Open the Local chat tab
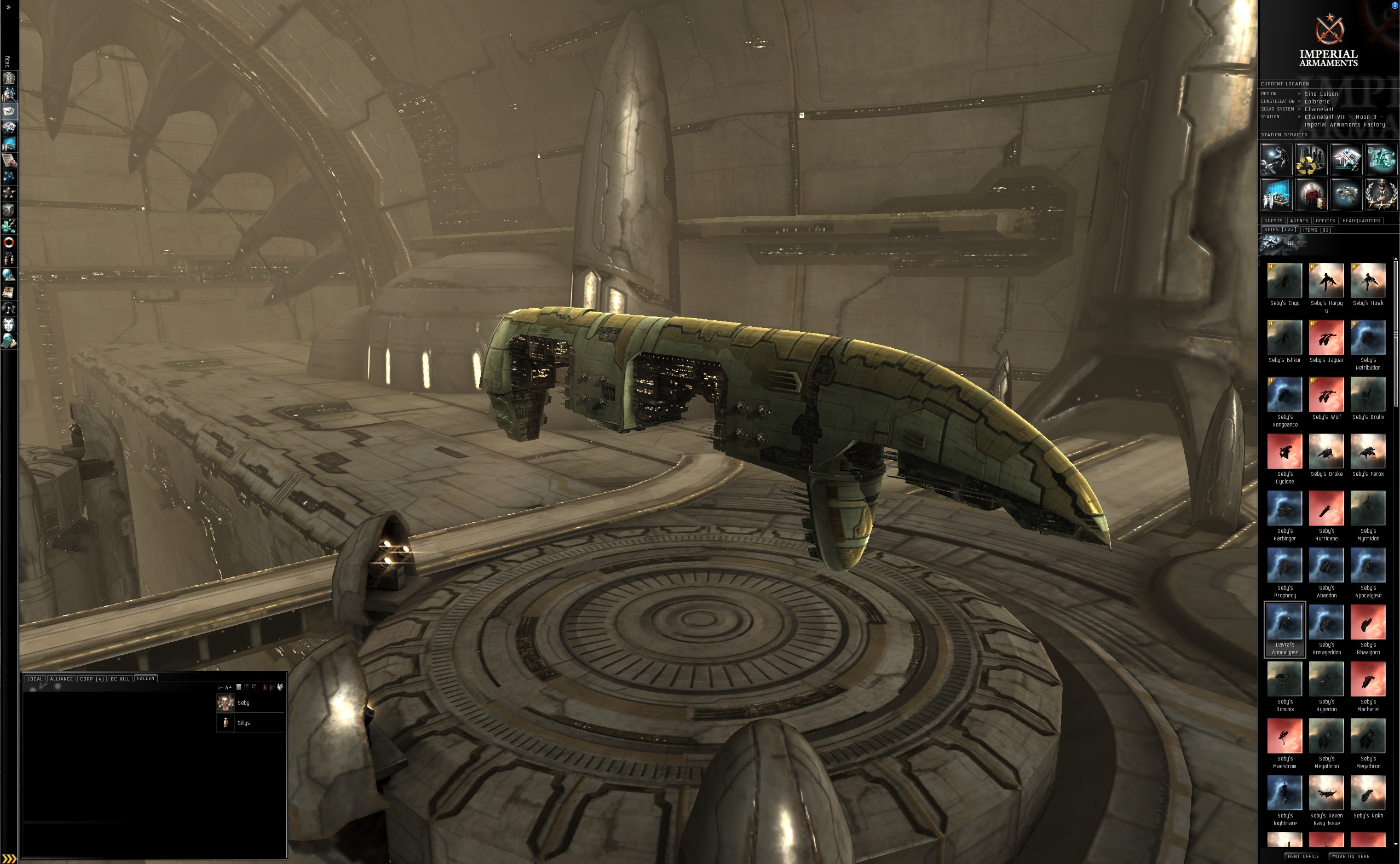 35,679
